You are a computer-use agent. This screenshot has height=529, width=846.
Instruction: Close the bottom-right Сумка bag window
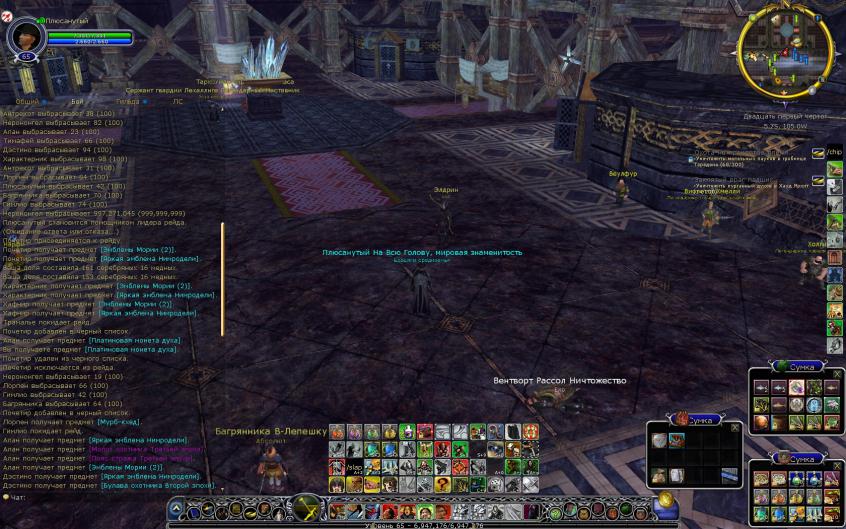[x=837, y=464]
